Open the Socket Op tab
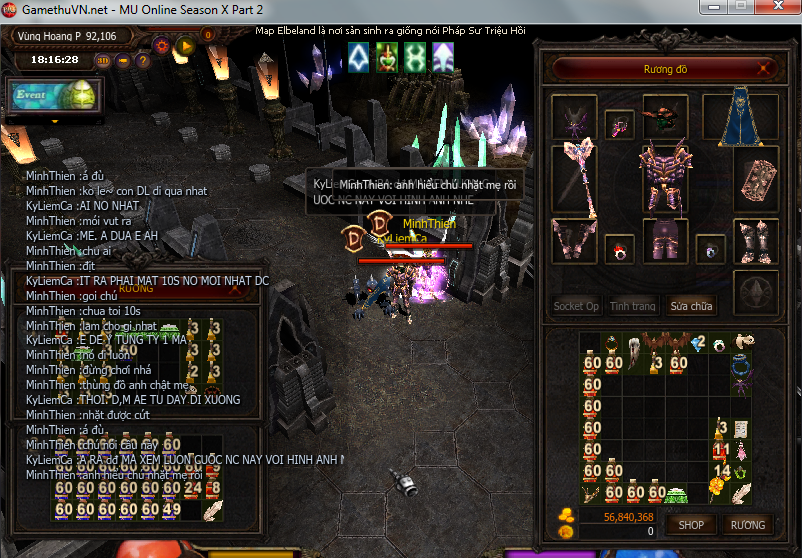 577,306
